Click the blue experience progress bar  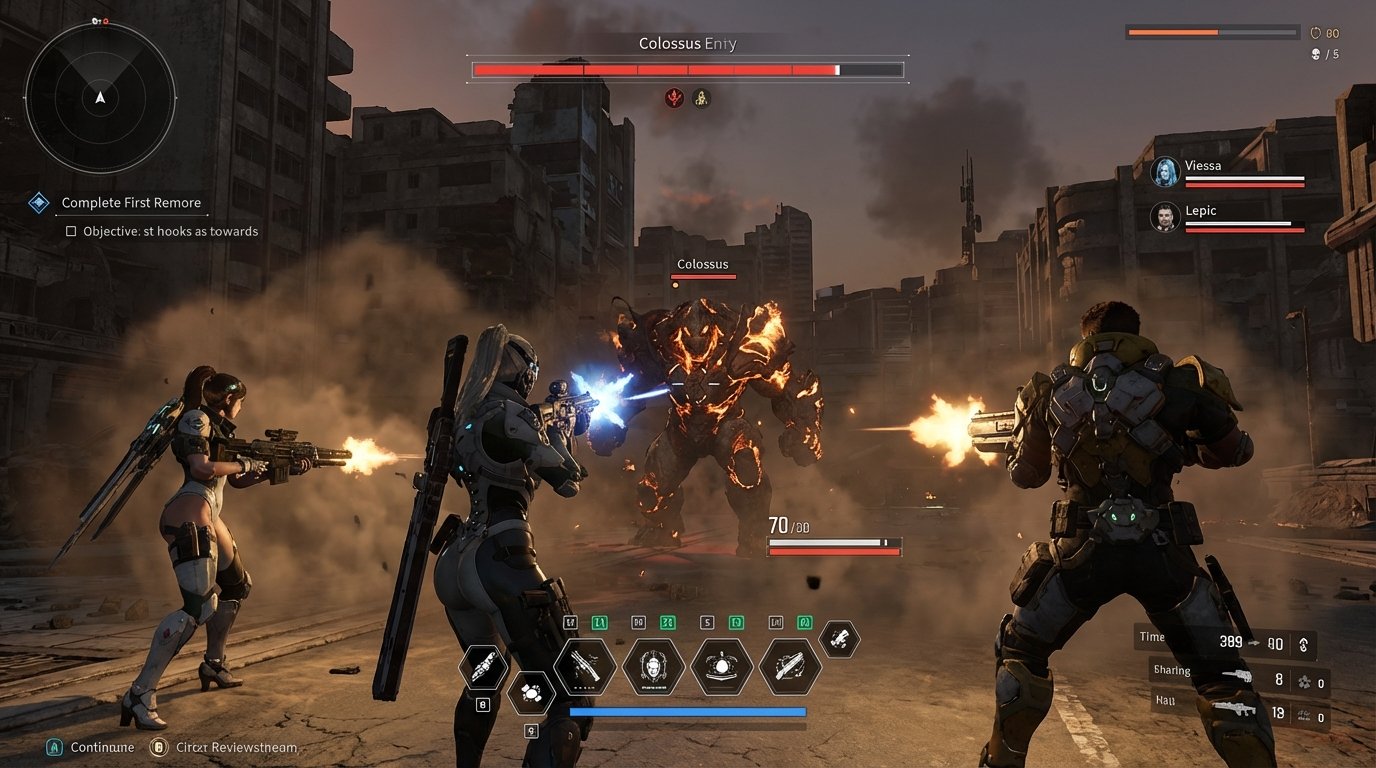pyautogui.click(x=690, y=713)
